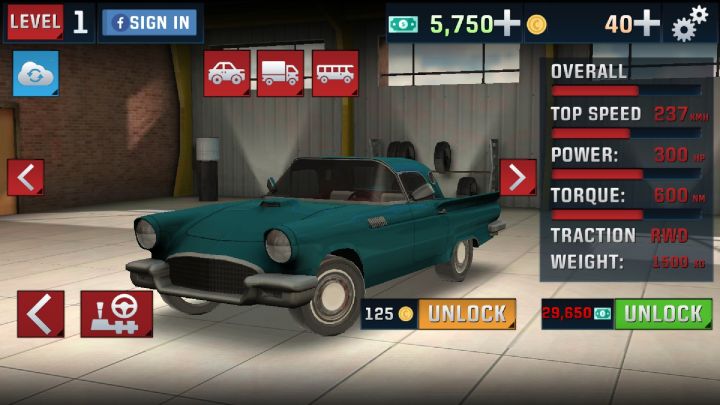
Task: Open the steering wheel controls settings
Action: [x=117, y=314]
